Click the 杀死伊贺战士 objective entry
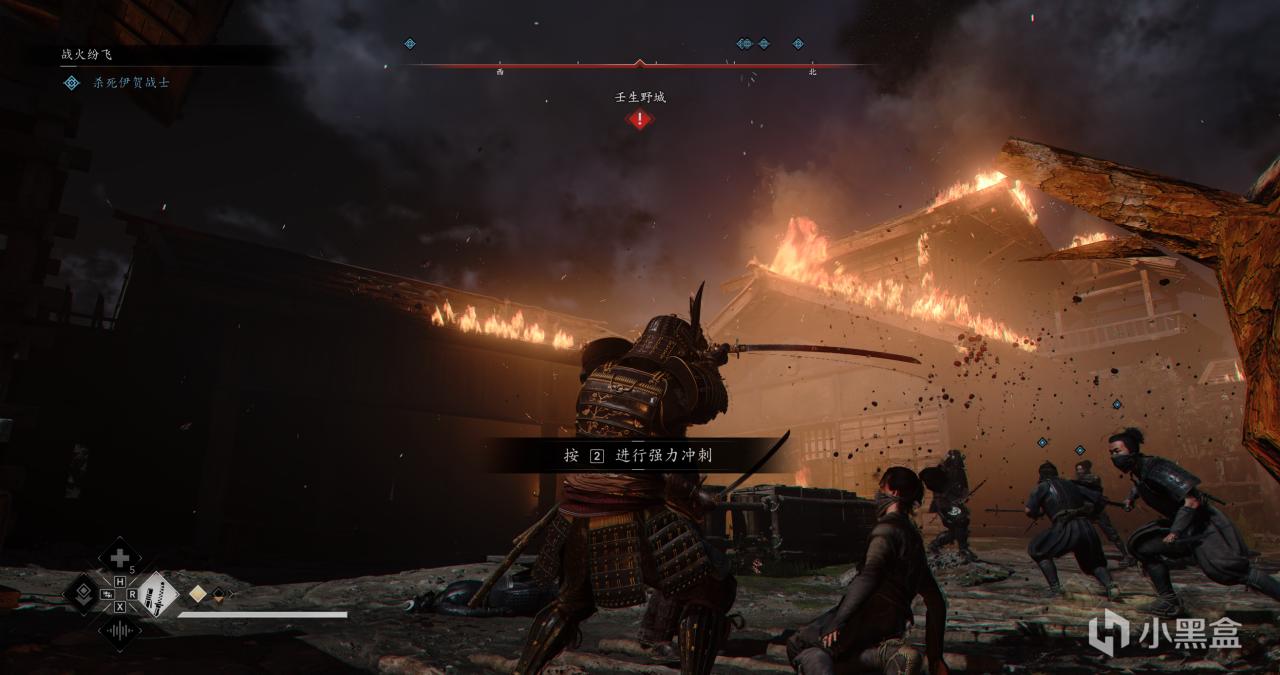 click(x=131, y=82)
